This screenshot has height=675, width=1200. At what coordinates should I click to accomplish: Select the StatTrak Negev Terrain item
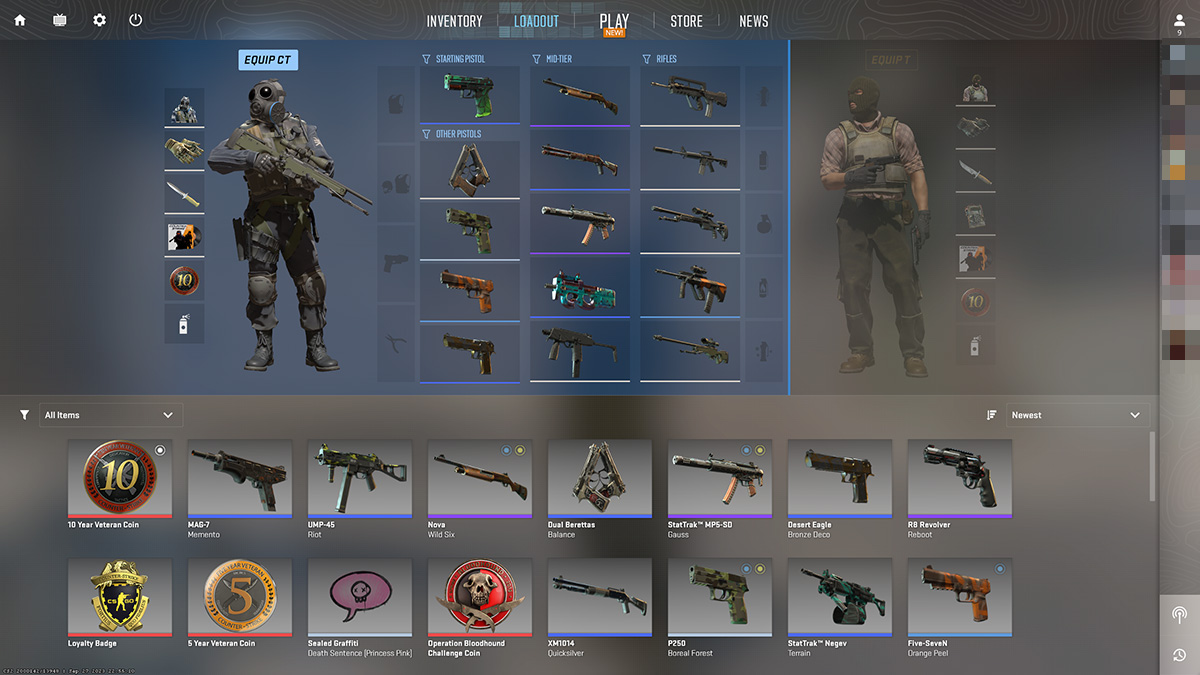840,597
